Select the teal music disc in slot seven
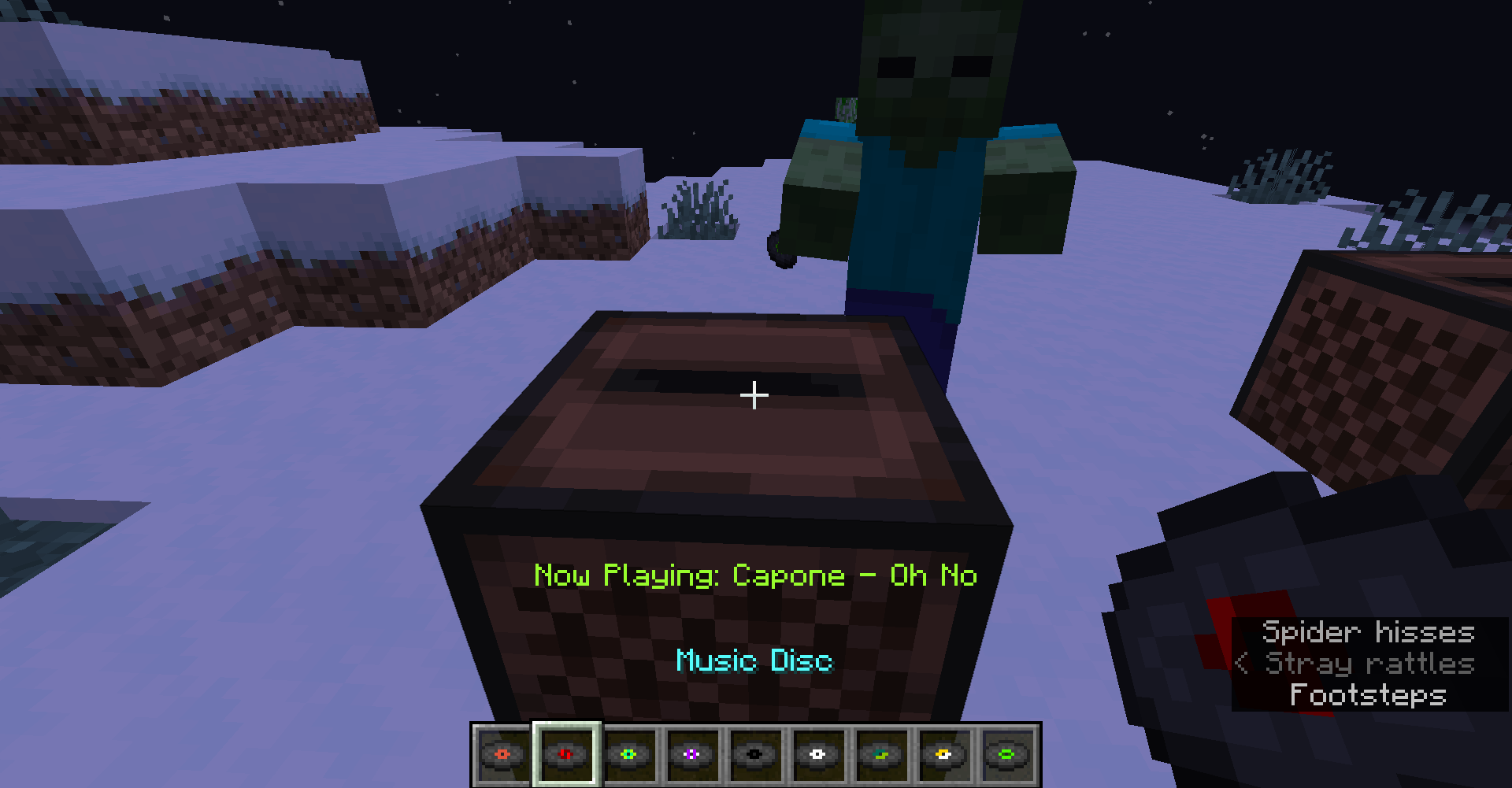The image size is (1512, 788). point(880,753)
